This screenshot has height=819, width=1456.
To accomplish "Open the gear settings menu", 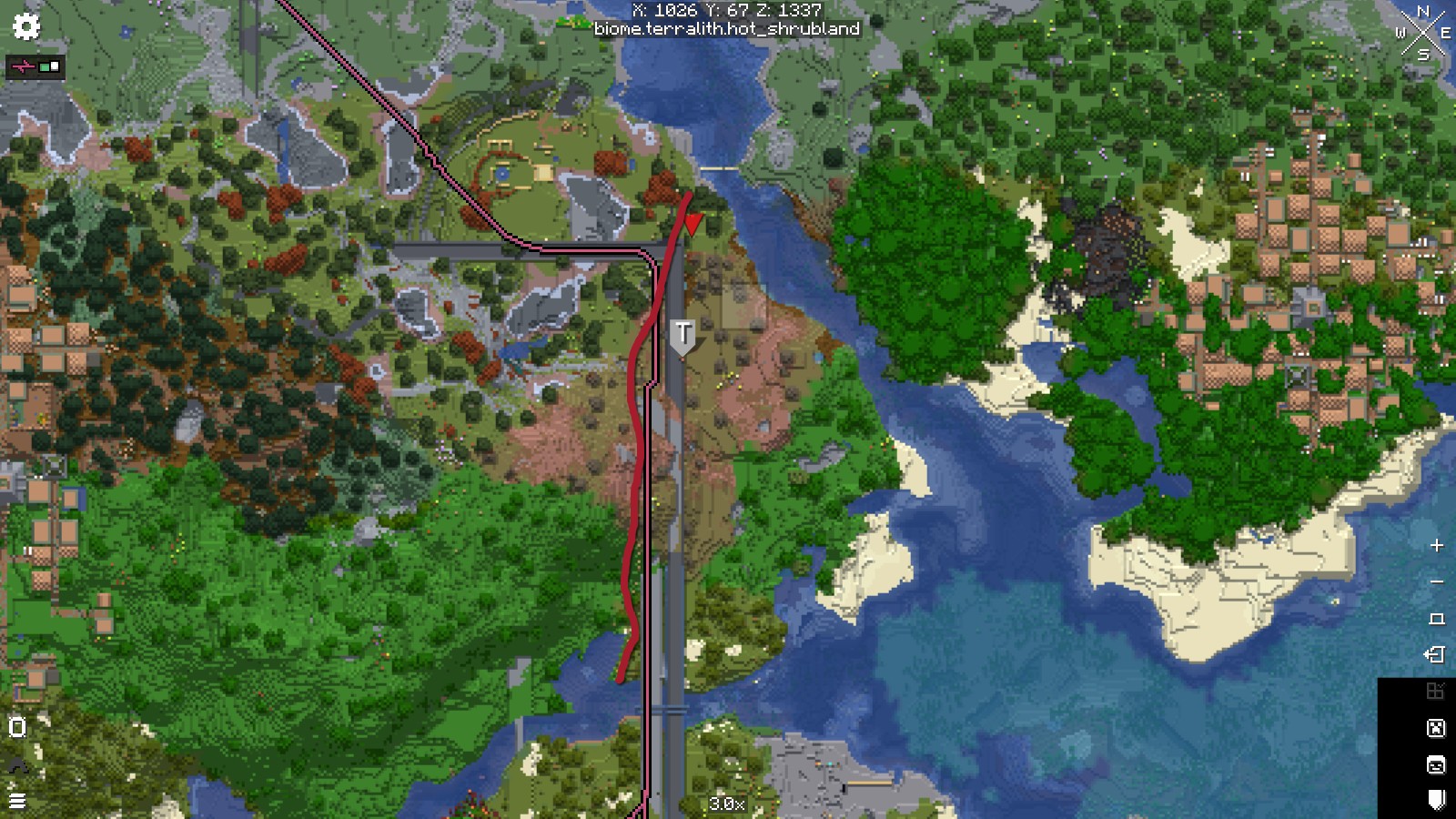I will [26, 26].
